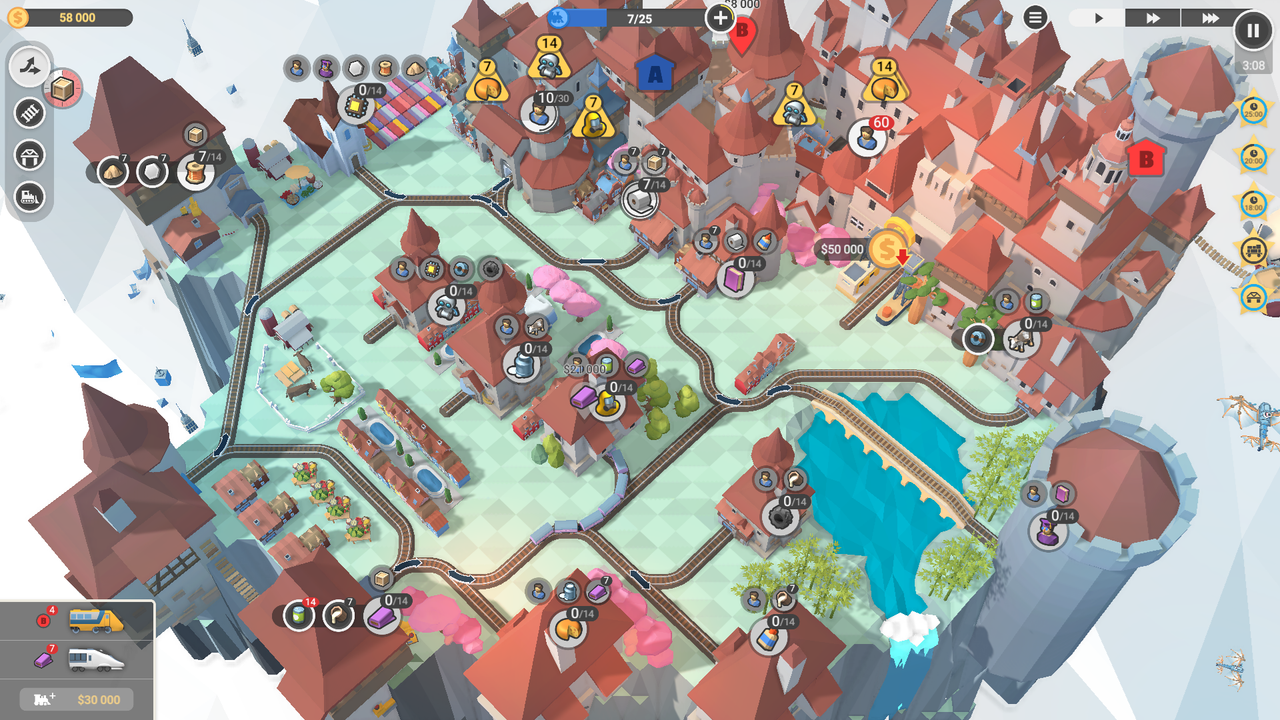Screen dimensions: 1280x720
Task: Select the train routing tool in left sidebar
Action: (30, 67)
